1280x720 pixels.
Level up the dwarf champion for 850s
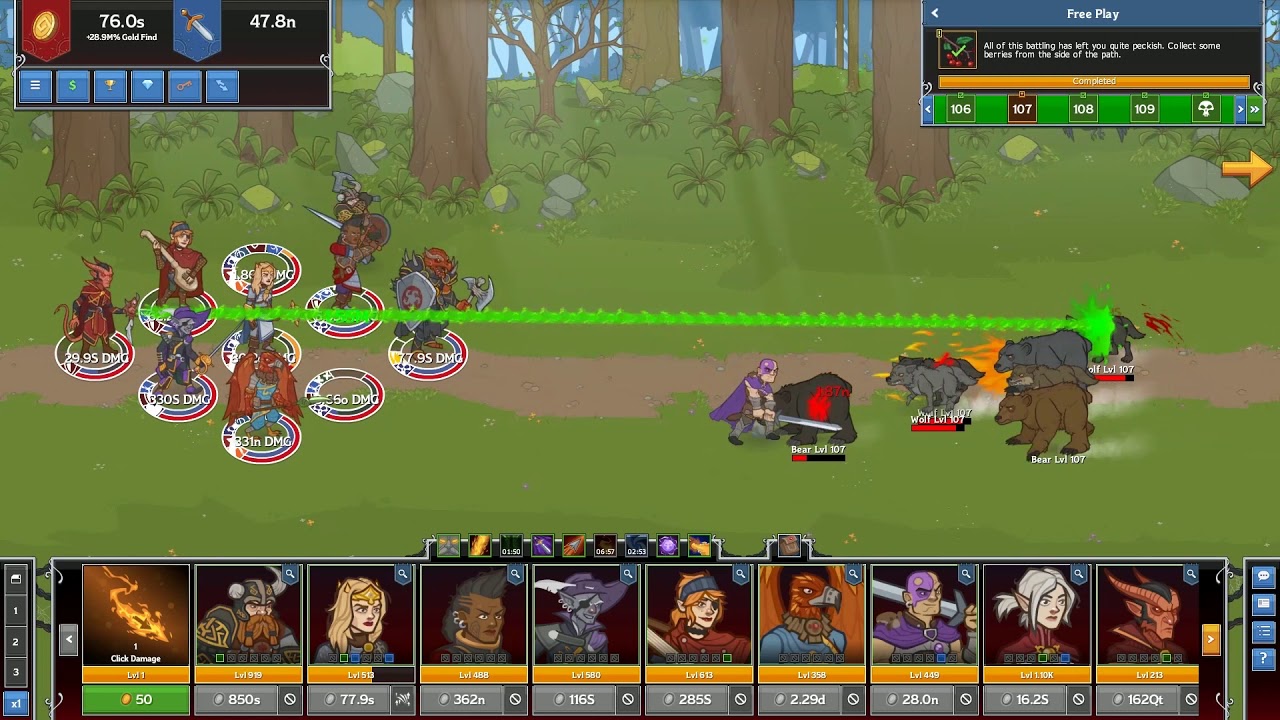coord(237,699)
